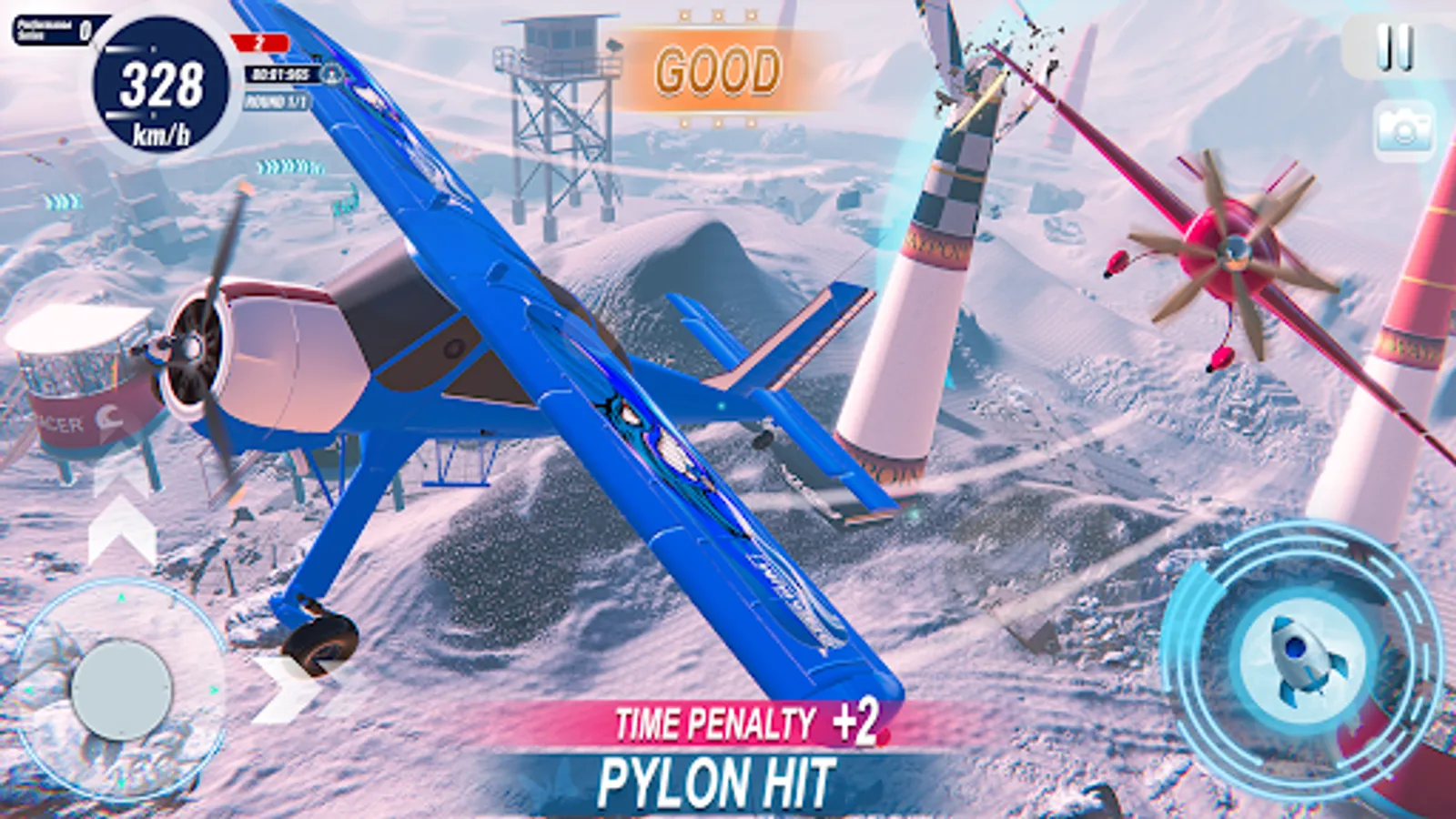Tap the red lap flag counter at top

point(259,42)
